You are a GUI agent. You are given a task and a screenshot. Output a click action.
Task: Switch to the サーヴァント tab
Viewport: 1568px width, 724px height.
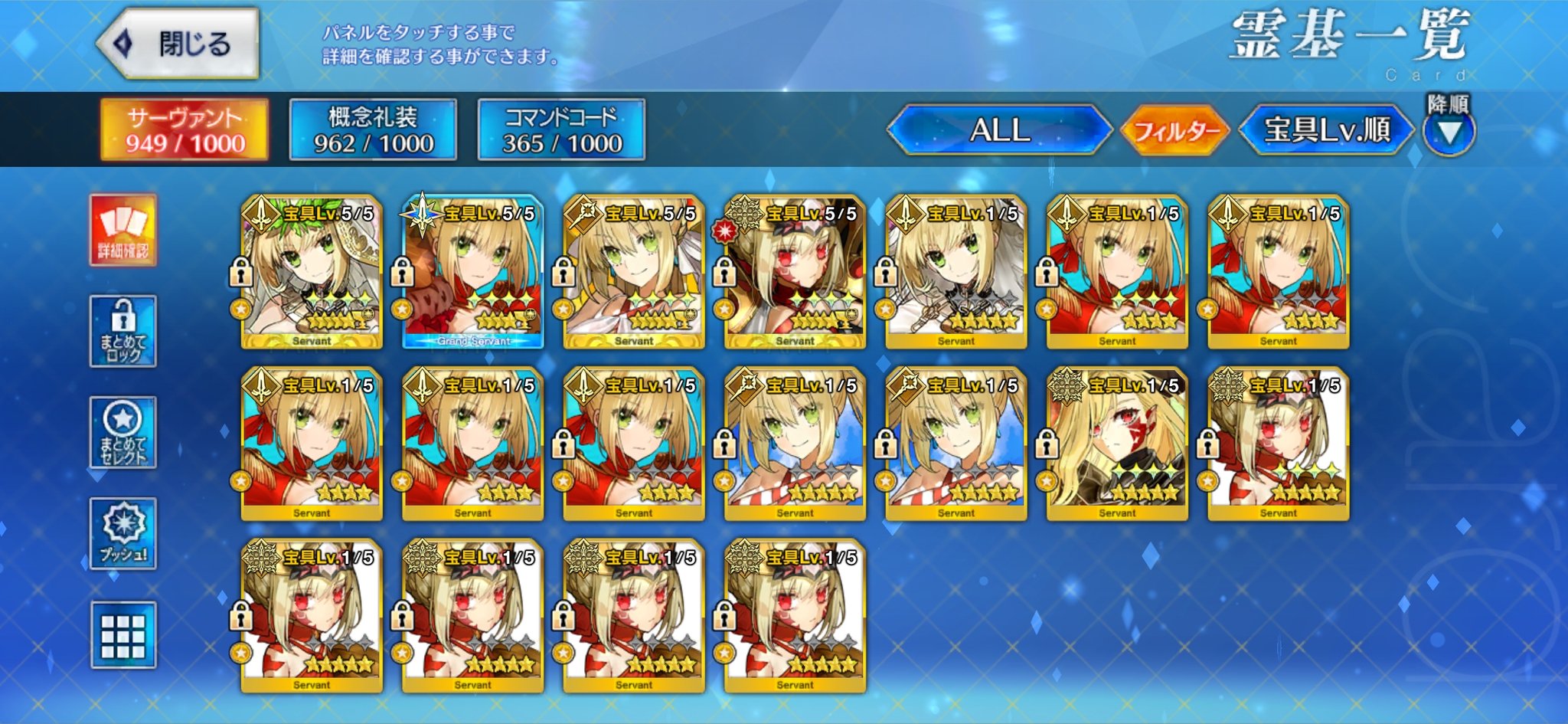click(185, 129)
